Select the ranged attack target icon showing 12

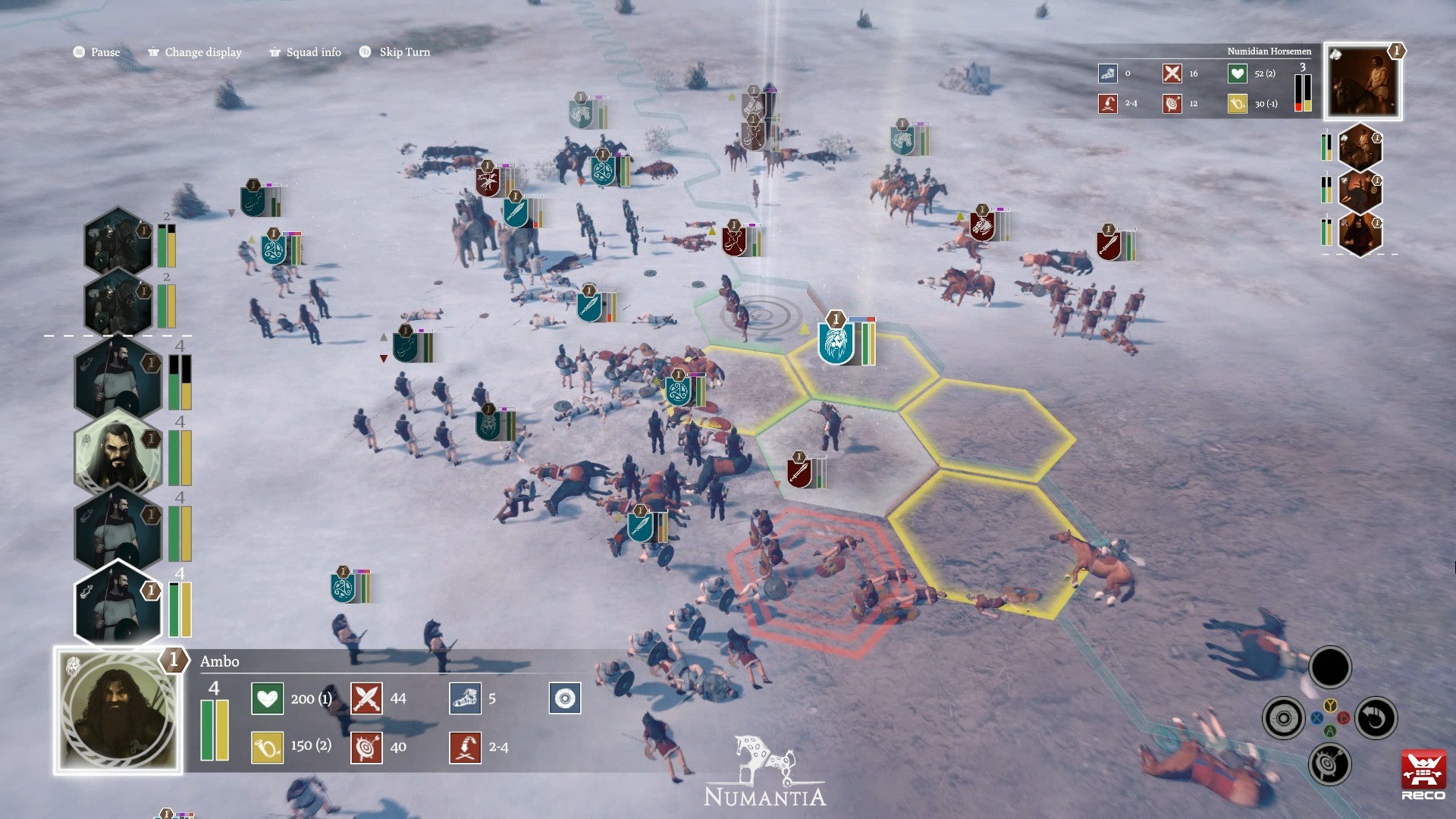(x=1172, y=104)
